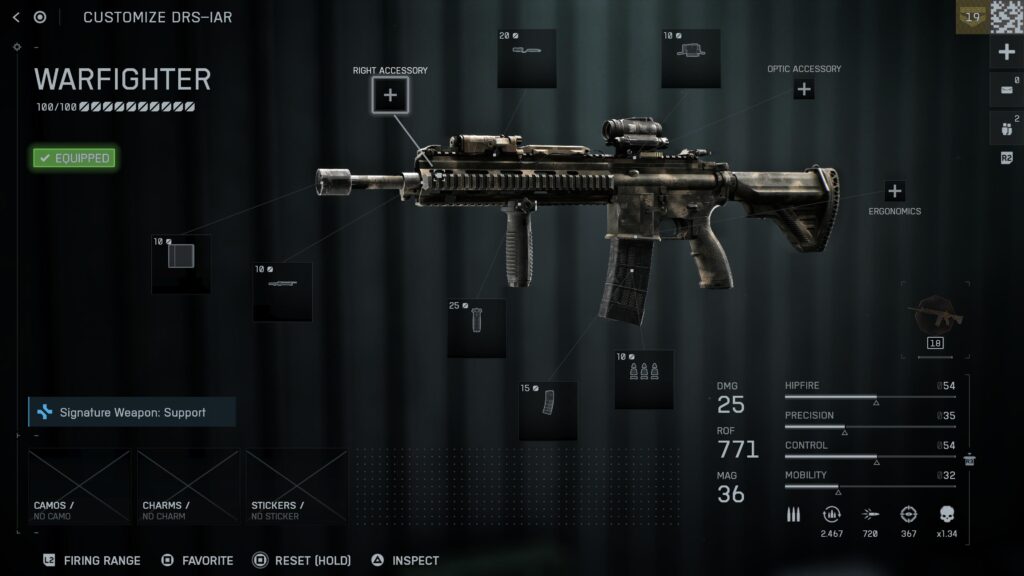1024x576 pixels.
Task: Select the muzzle attachment slot
Action: click(x=181, y=264)
